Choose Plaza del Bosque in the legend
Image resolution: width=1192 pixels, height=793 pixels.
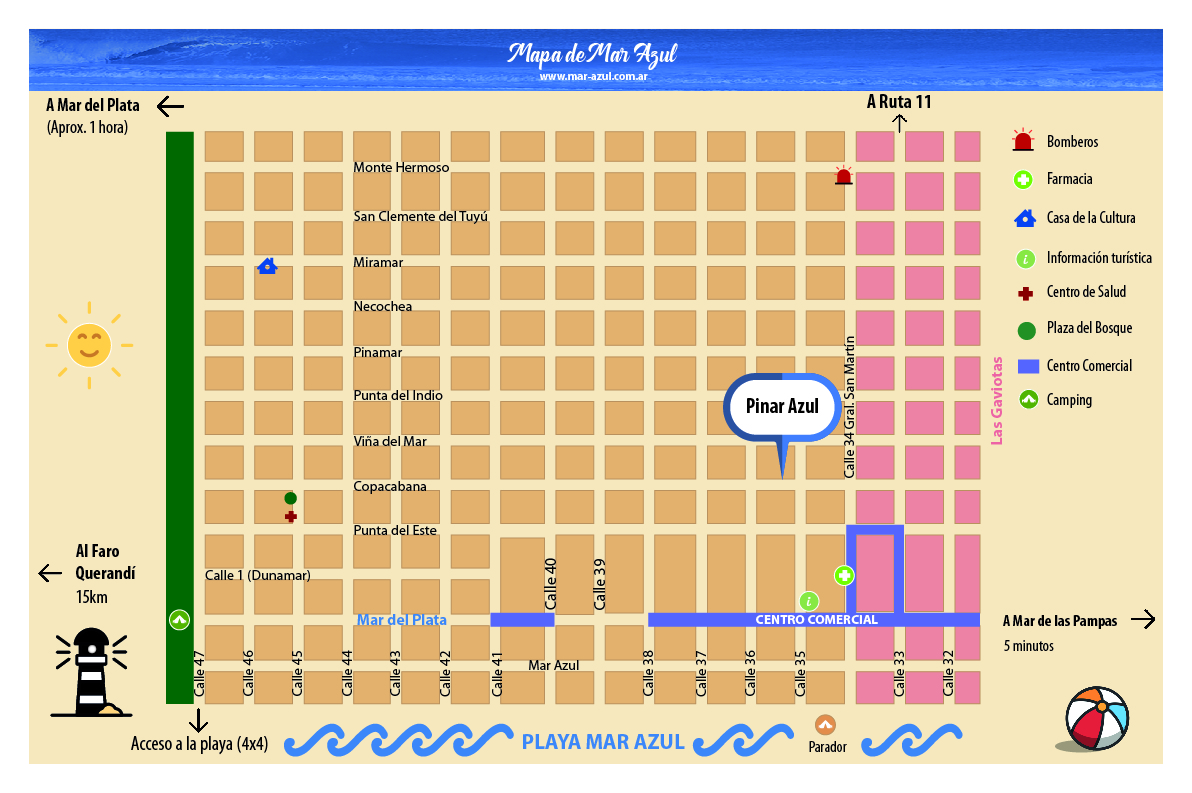1089,328
